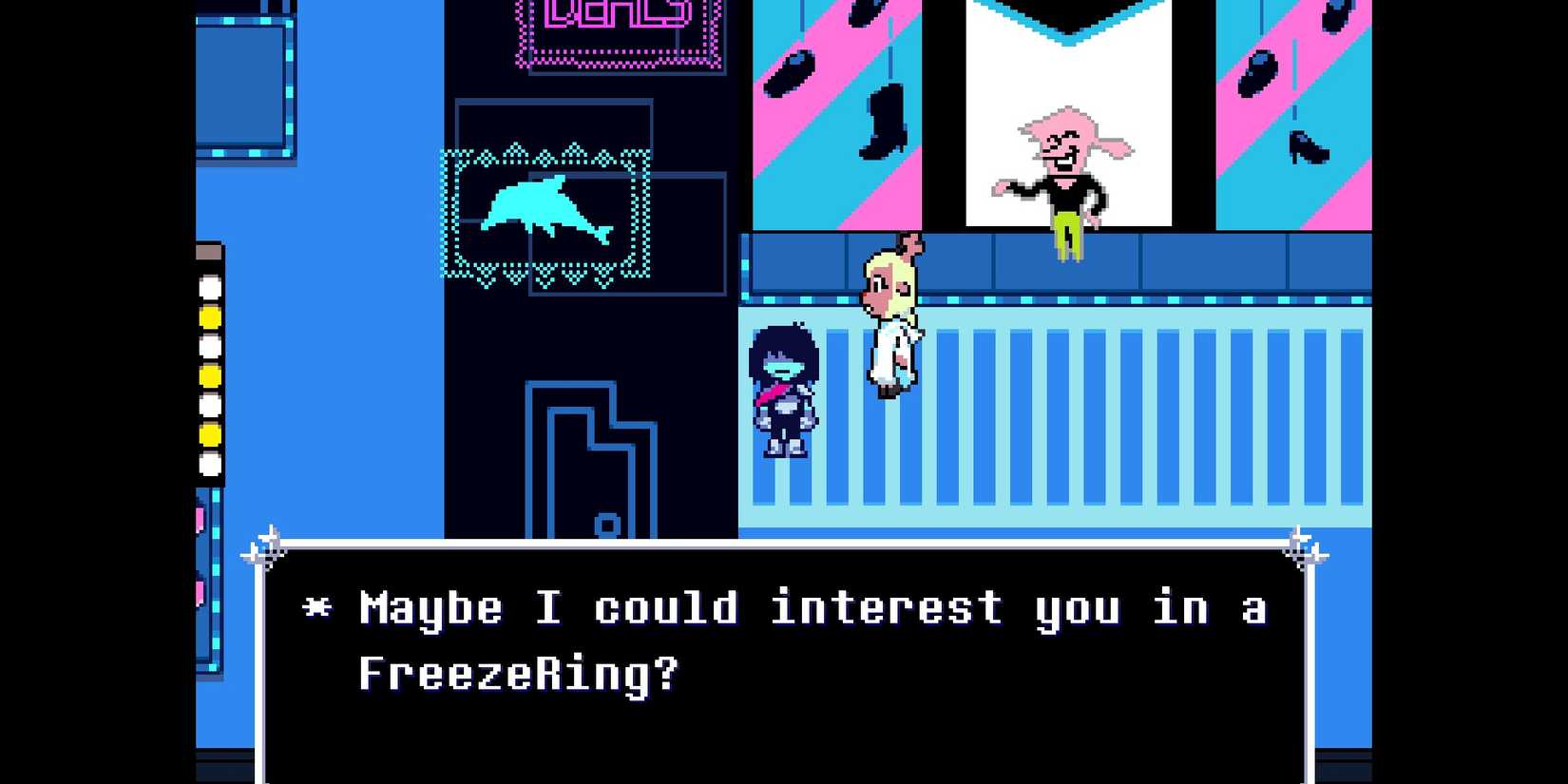Screen dimensions: 1568x784
Task: Click the topmost white dot on the light strip
Action: [209, 288]
